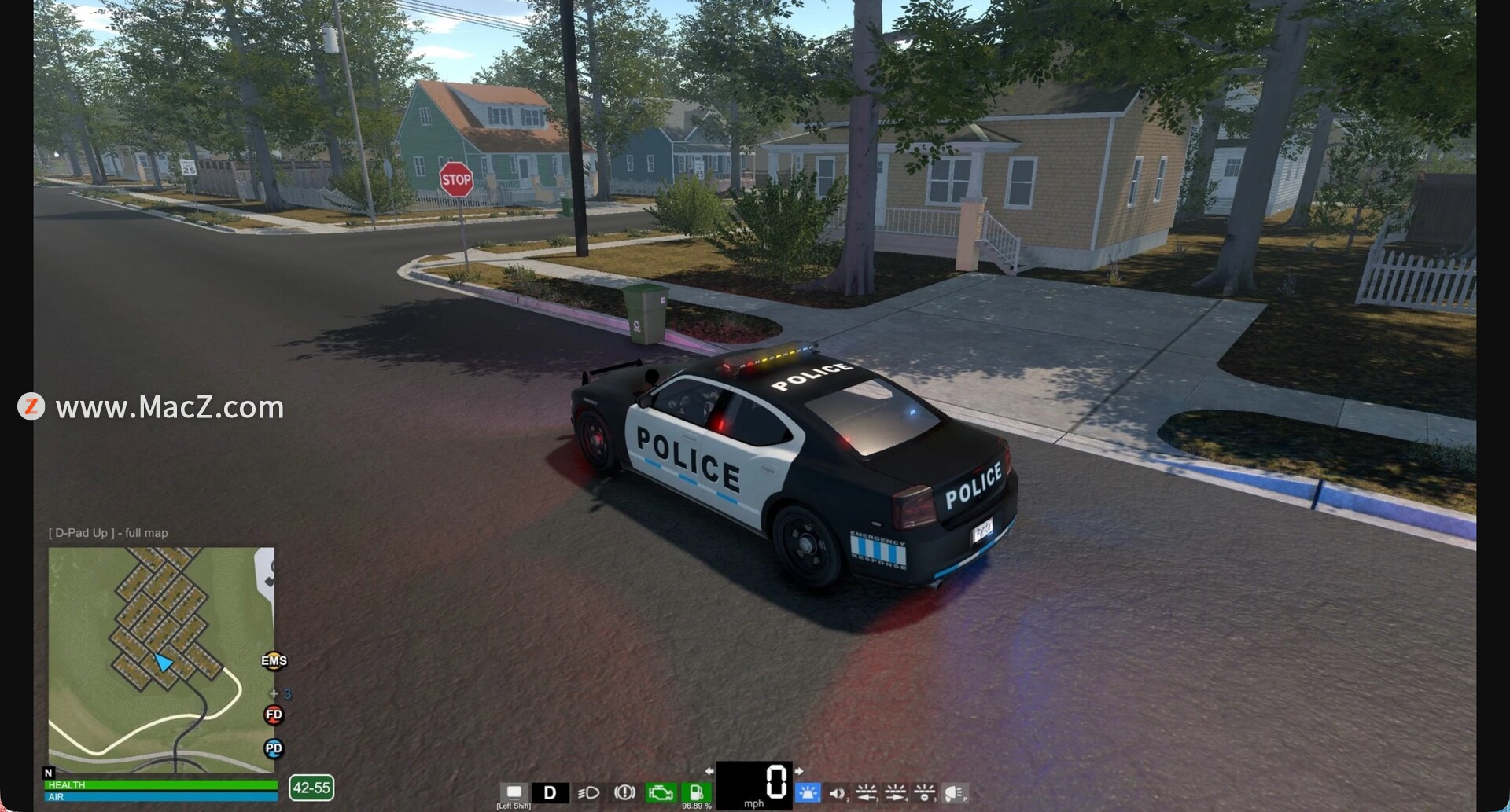This screenshot has width=1510, height=812.
Task: Toggle the headlights high-beam icon
Action: point(588,792)
